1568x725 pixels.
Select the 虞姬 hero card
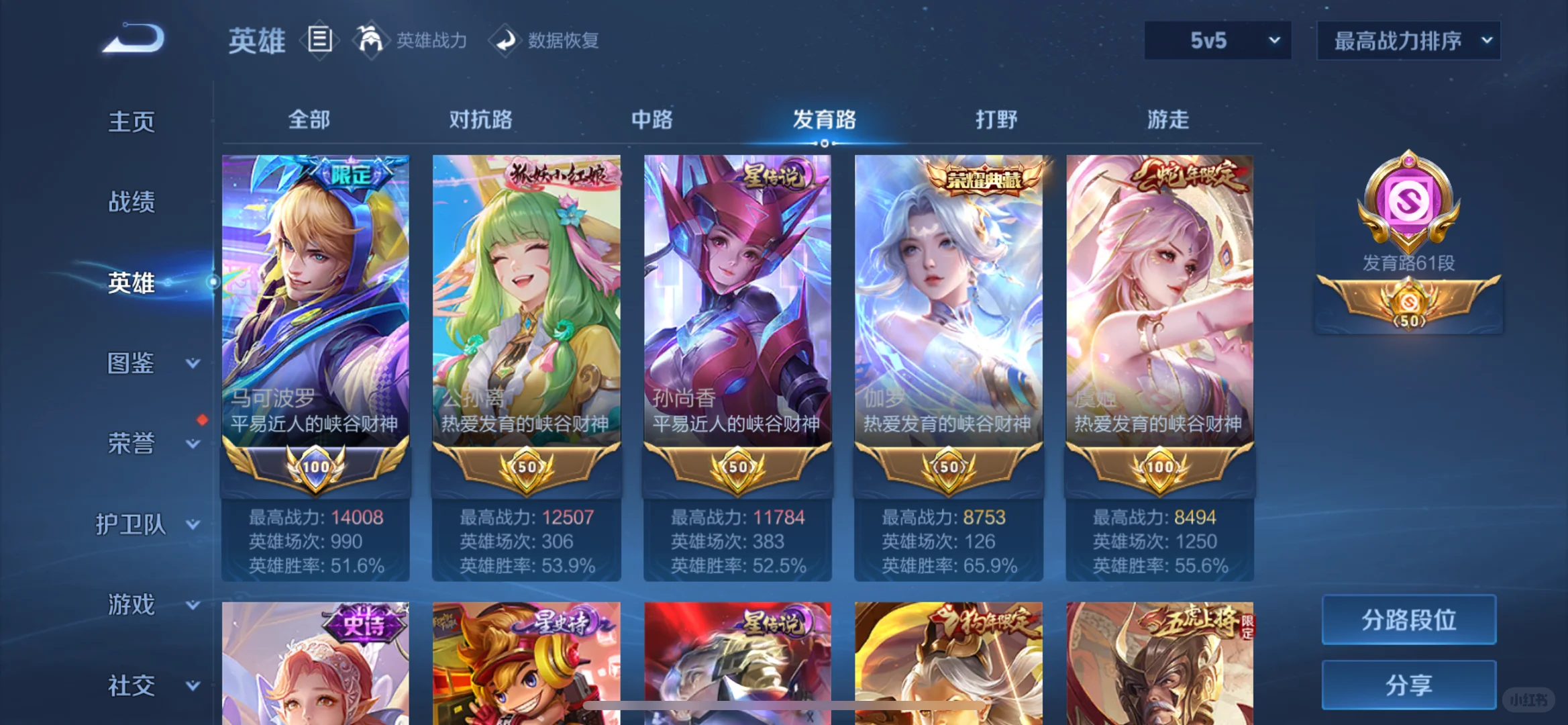[x=1158, y=302]
